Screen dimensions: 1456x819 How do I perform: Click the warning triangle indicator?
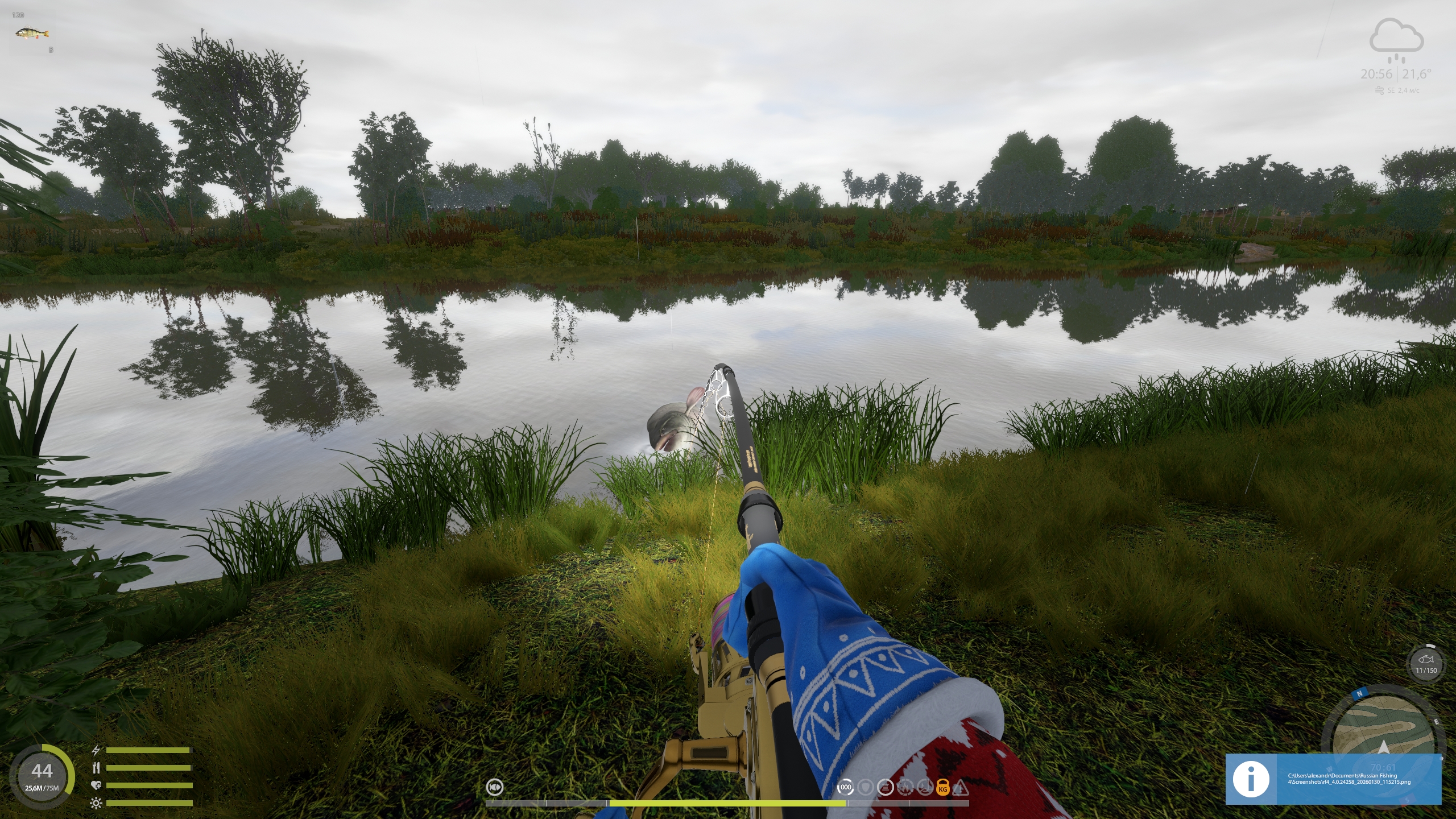(x=961, y=788)
